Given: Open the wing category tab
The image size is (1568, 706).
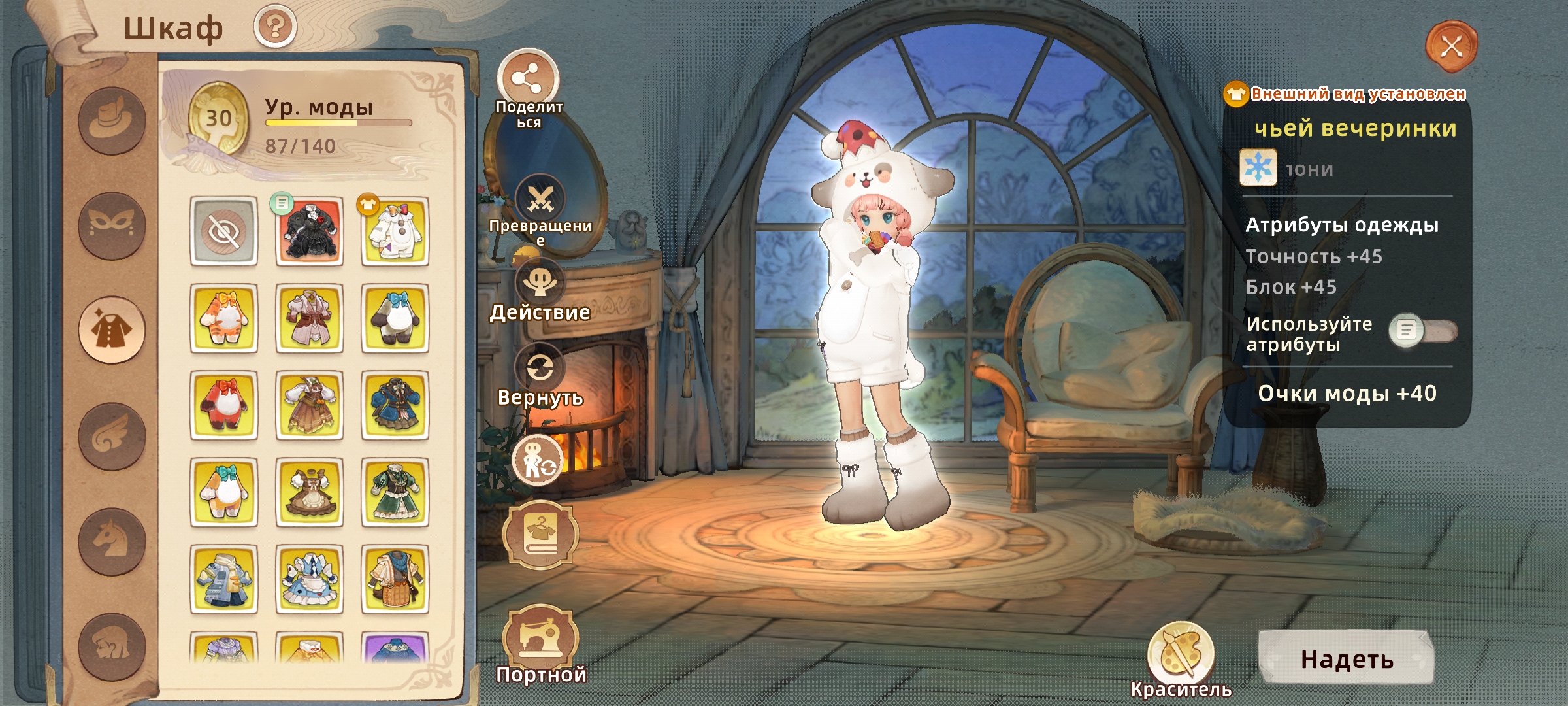Looking at the screenshot, I should (112, 436).
